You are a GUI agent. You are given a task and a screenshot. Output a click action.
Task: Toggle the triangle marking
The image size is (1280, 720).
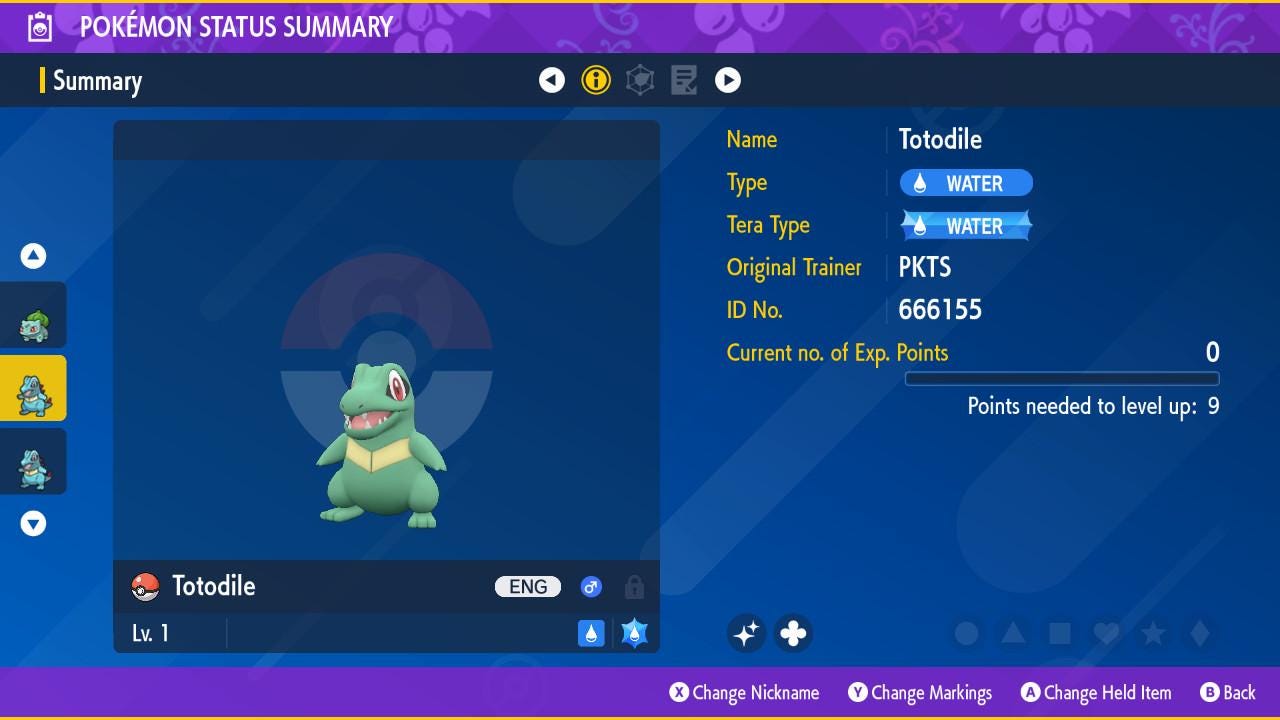[1013, 633]
